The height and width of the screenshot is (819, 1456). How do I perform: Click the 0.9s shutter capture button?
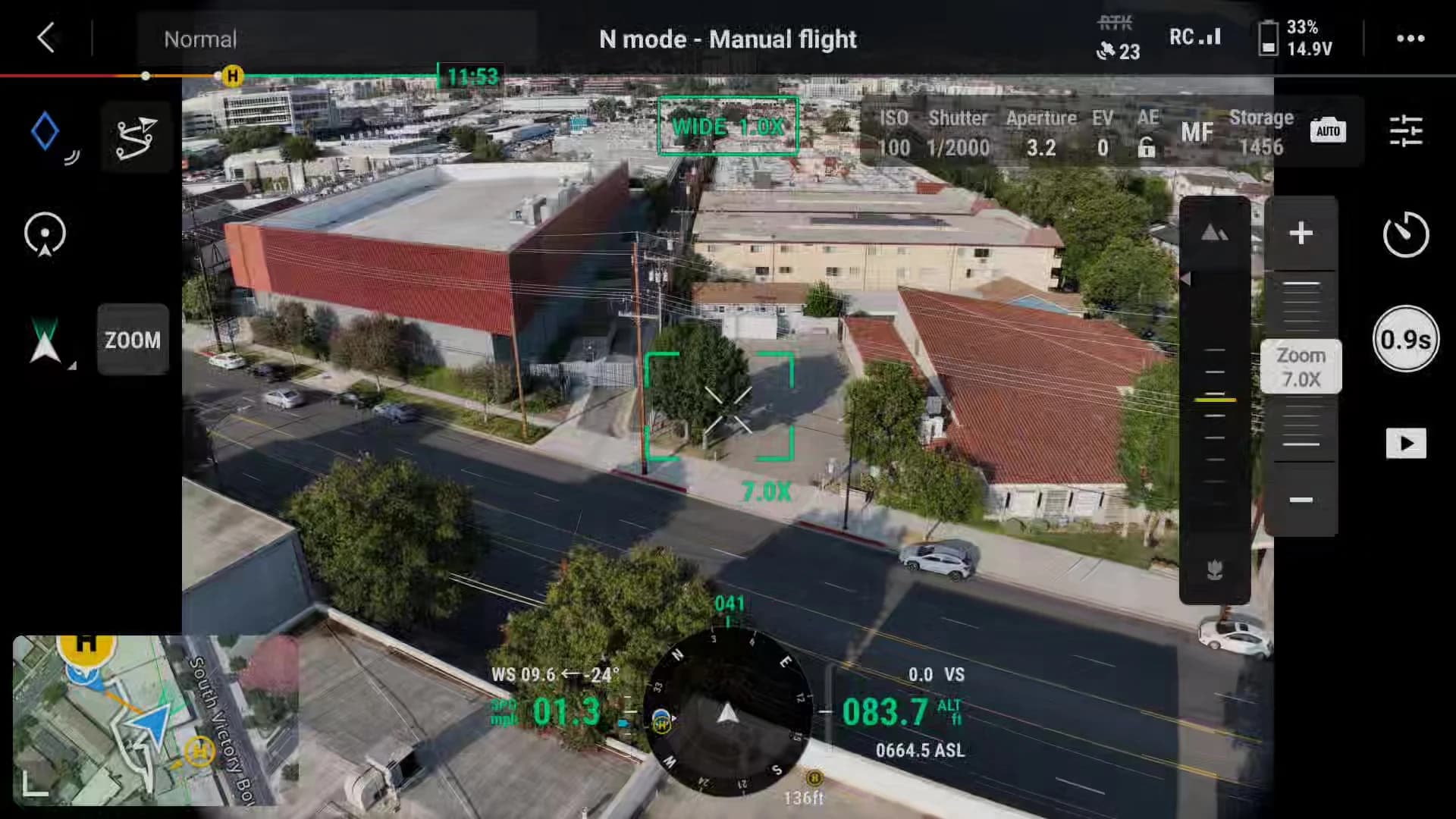tap(1405, 339)
